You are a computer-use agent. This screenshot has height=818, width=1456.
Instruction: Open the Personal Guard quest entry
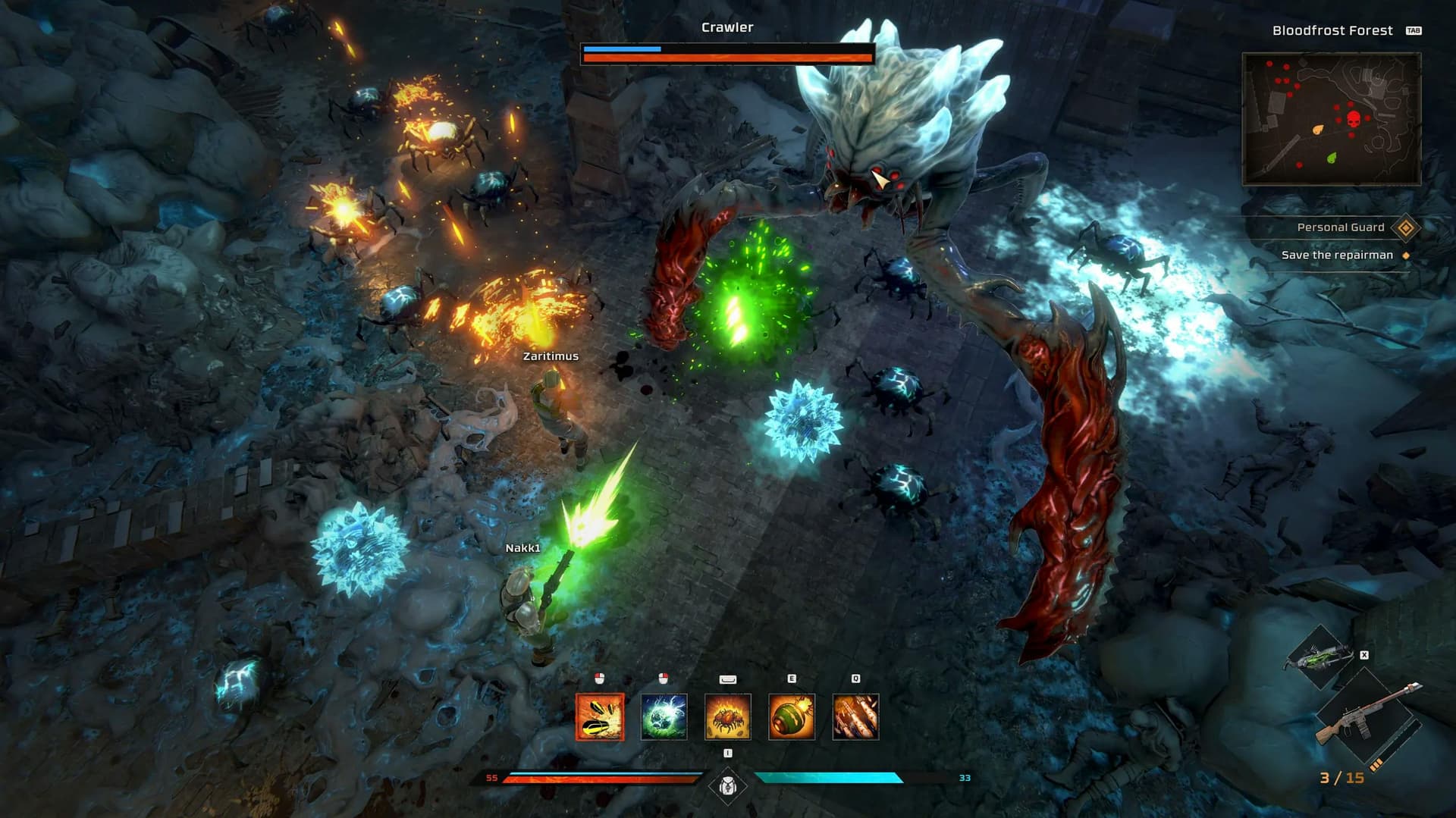click(1340, 227)
